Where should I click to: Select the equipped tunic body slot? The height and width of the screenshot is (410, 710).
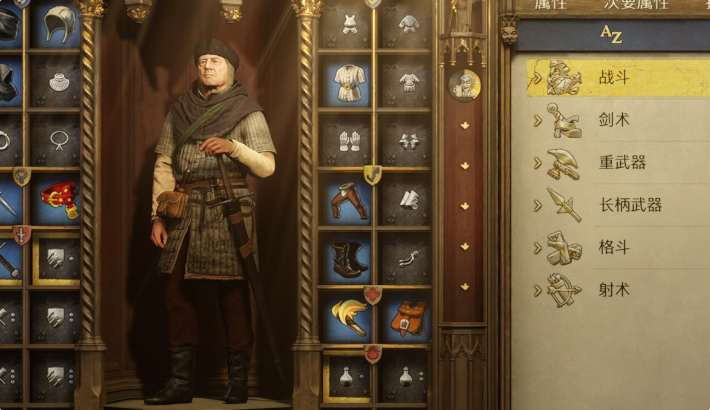[349, 81]
